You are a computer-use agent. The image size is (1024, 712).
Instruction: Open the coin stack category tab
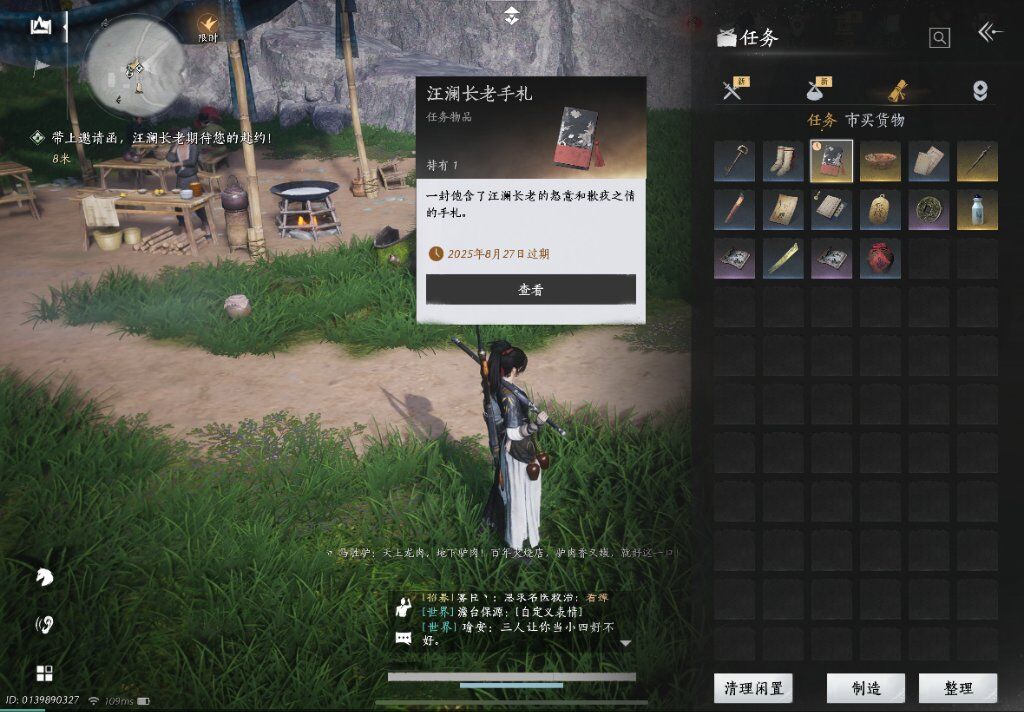(x=980, y=91)
